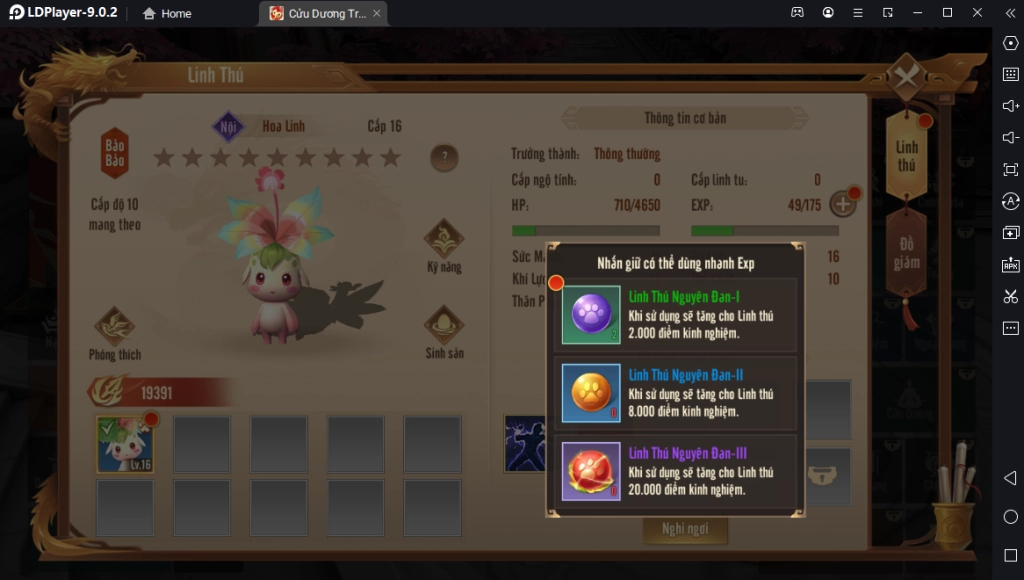The width and height of the screenshot is (1024, 580).
Task: Close the Linh Thú panel
Action: [906, 77]
